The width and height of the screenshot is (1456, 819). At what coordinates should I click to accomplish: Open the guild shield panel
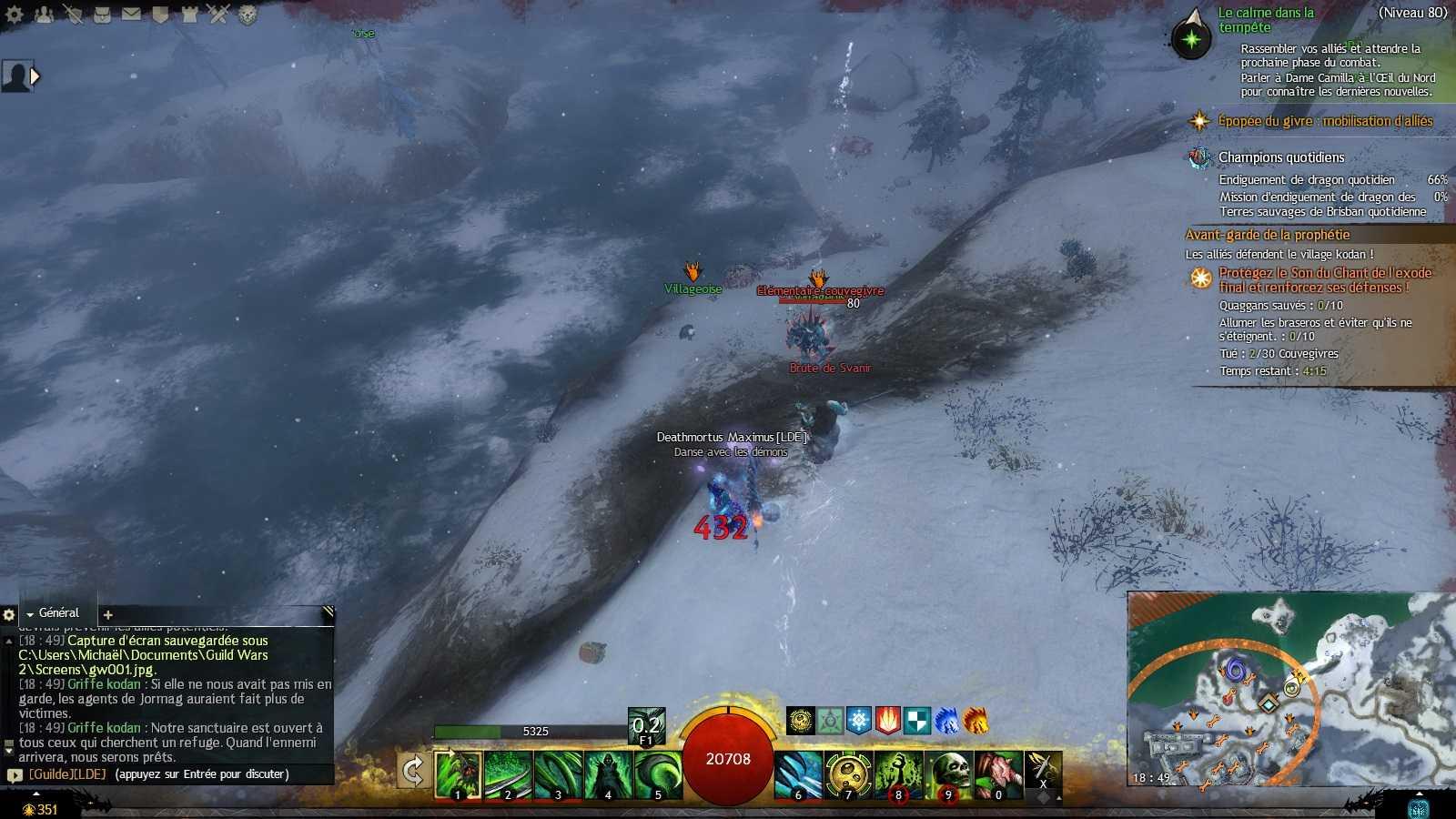(160, 15)
